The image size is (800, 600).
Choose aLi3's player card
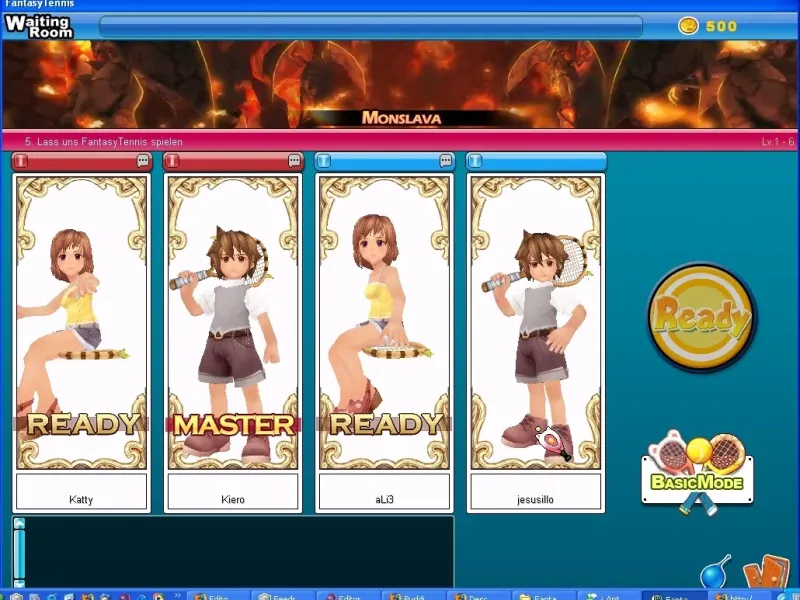tap(385, 322)
